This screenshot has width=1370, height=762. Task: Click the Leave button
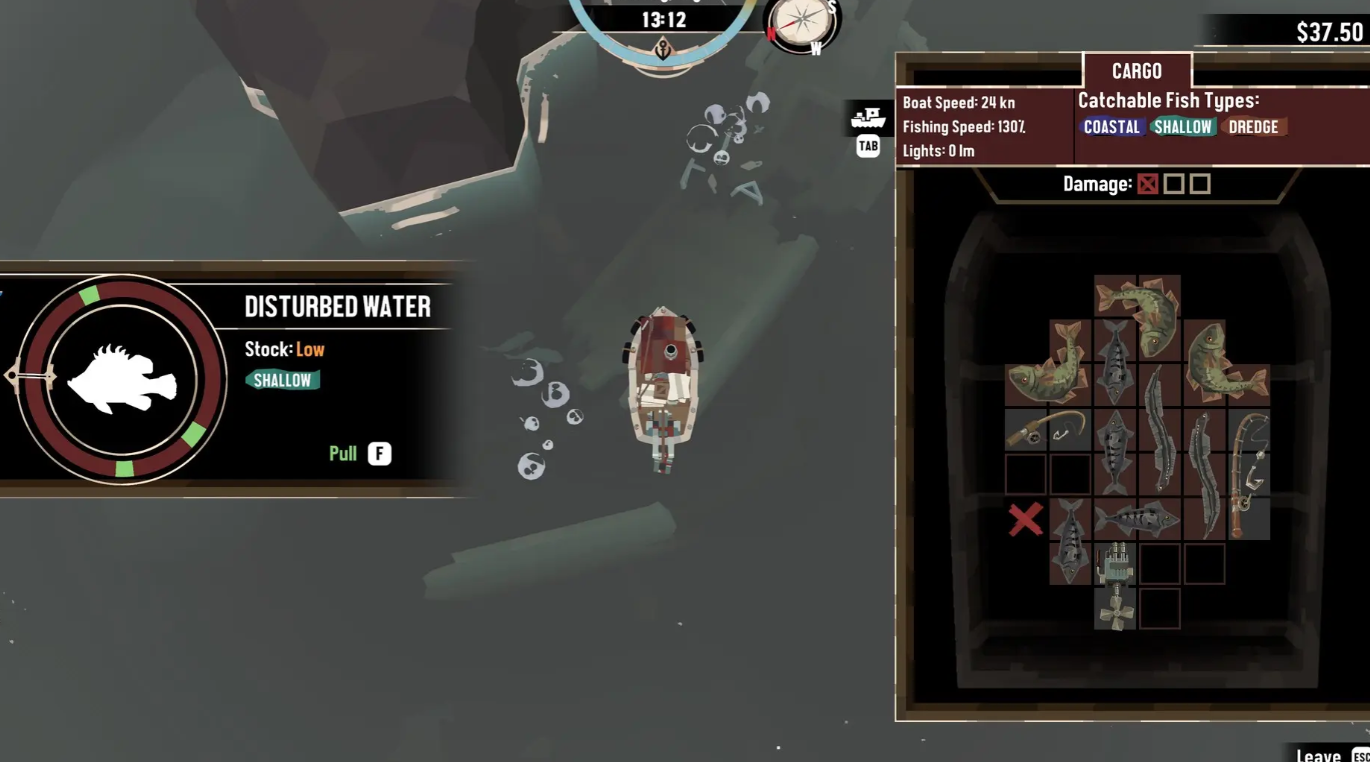tap(1318, 755)
